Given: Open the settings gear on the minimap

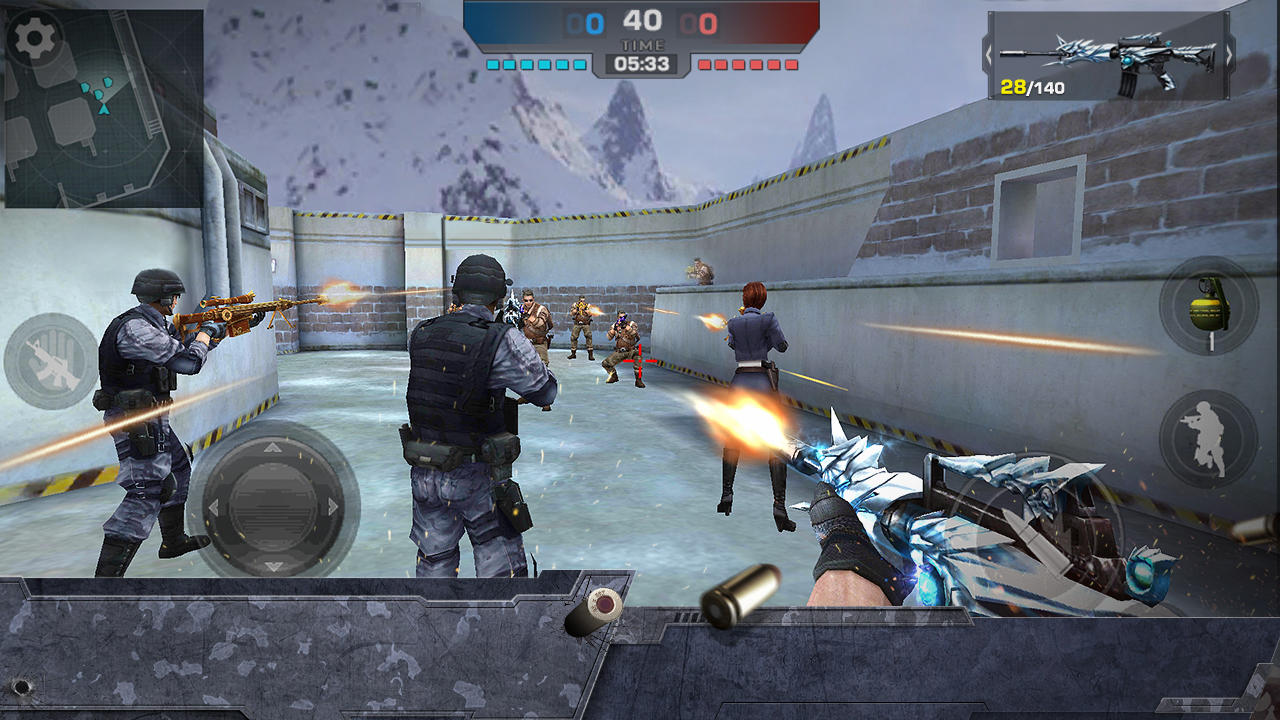Looking at the screenshot, I should click(x=35, y=35).
